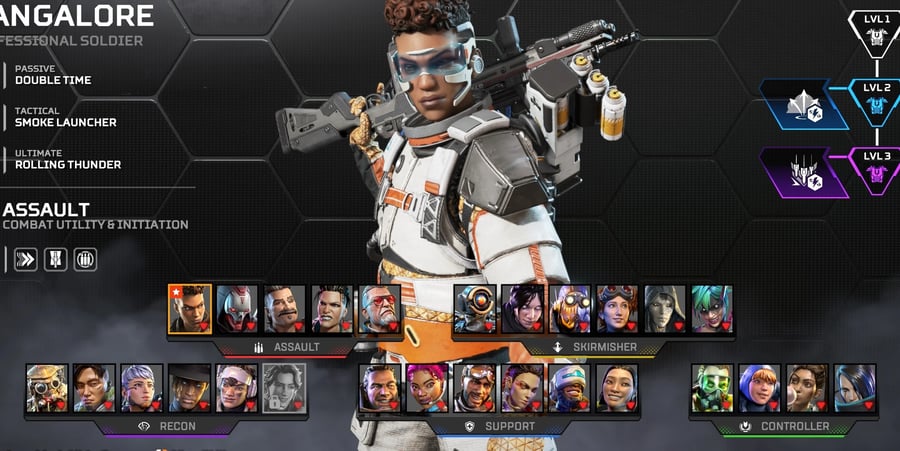Select Bloodhound in the Recon row
The image size is (900, 451).
(47, 388)
